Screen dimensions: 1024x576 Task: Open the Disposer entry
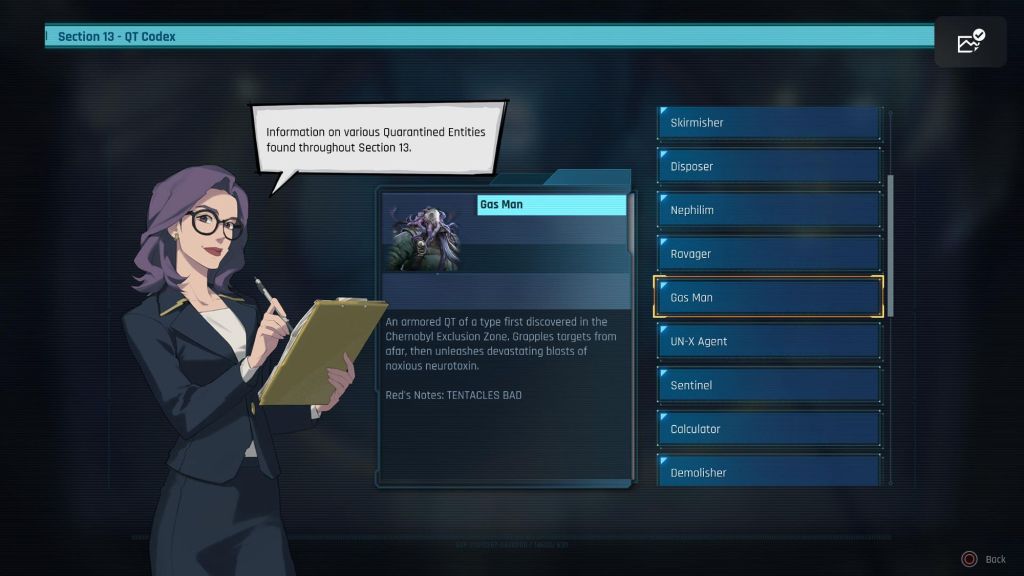pyautogui.click(x=768, y=166)
